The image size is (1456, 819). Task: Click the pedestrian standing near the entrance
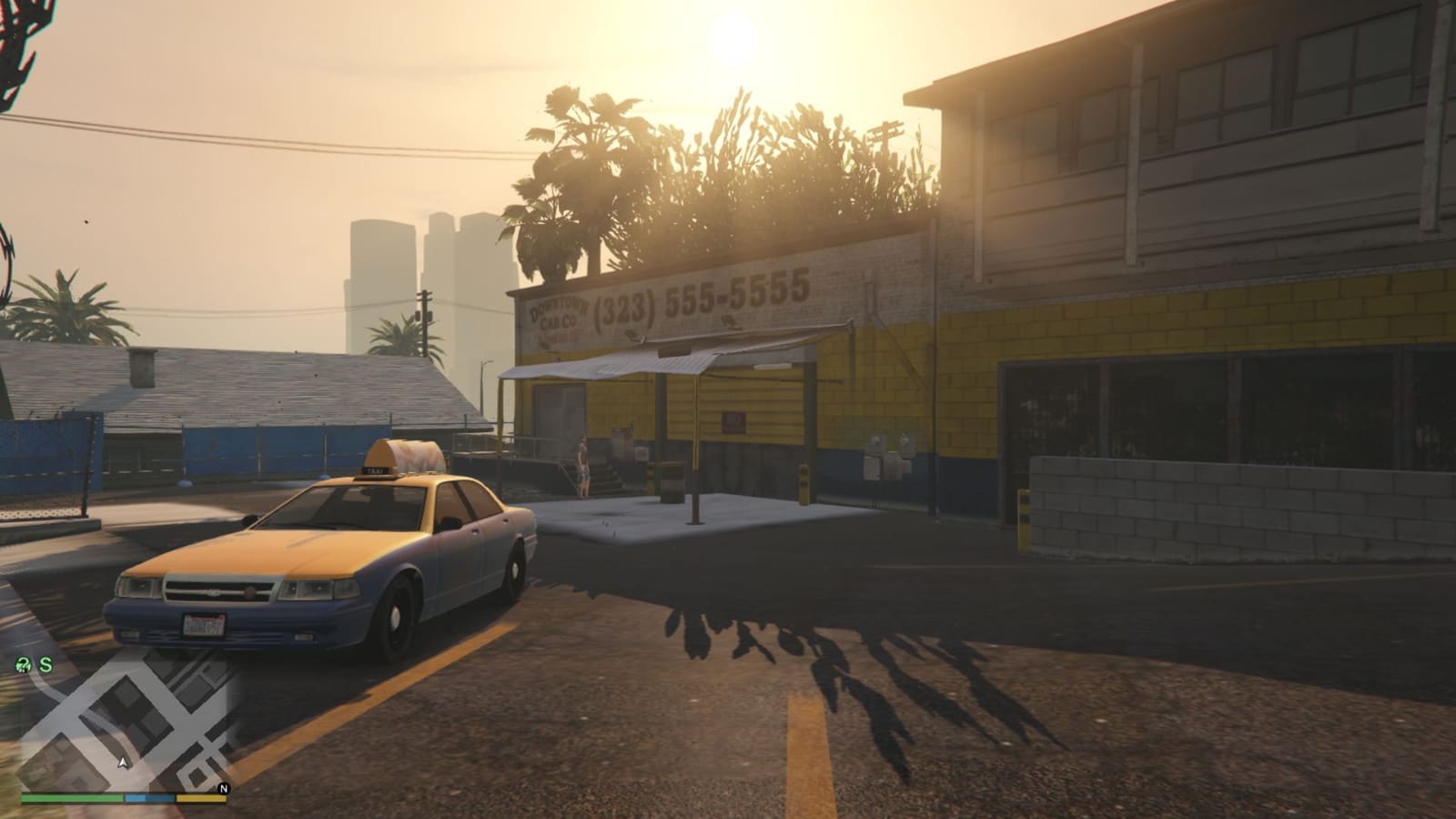pos(582,467)
